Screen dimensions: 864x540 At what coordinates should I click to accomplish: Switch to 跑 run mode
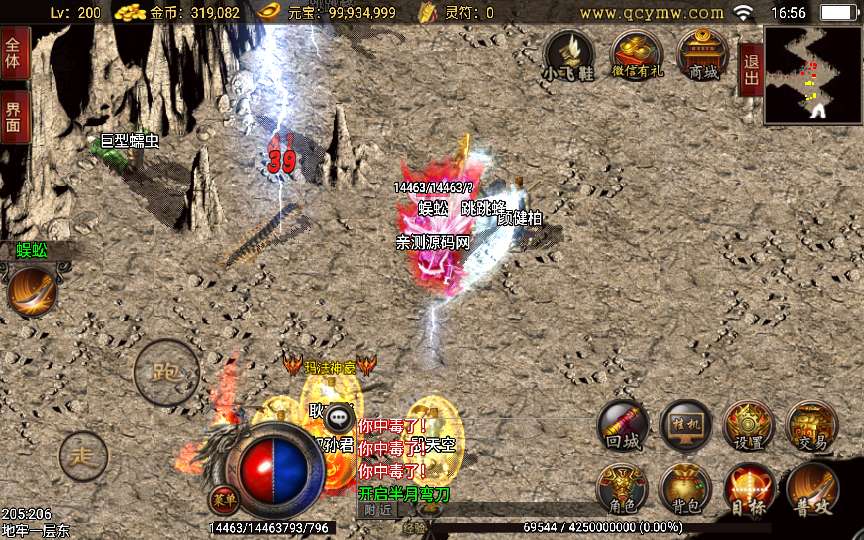(166, 374)
